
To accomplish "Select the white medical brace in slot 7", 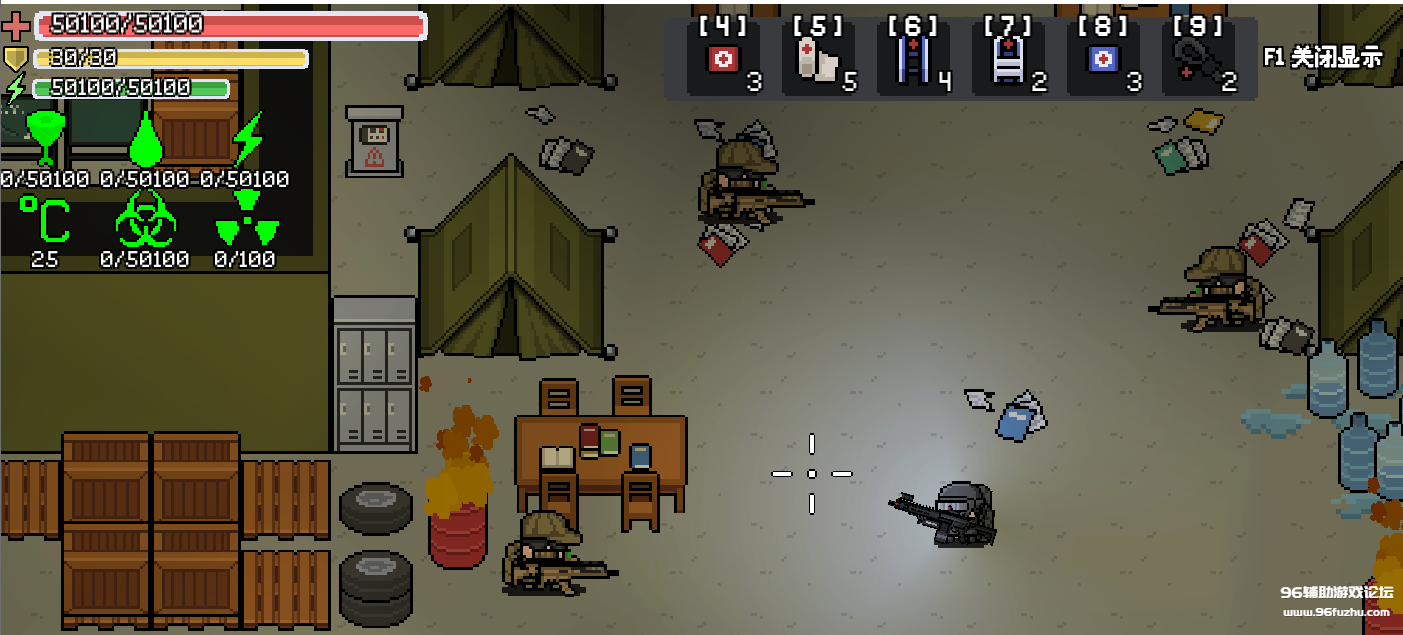I will (x=1008, y=61).
